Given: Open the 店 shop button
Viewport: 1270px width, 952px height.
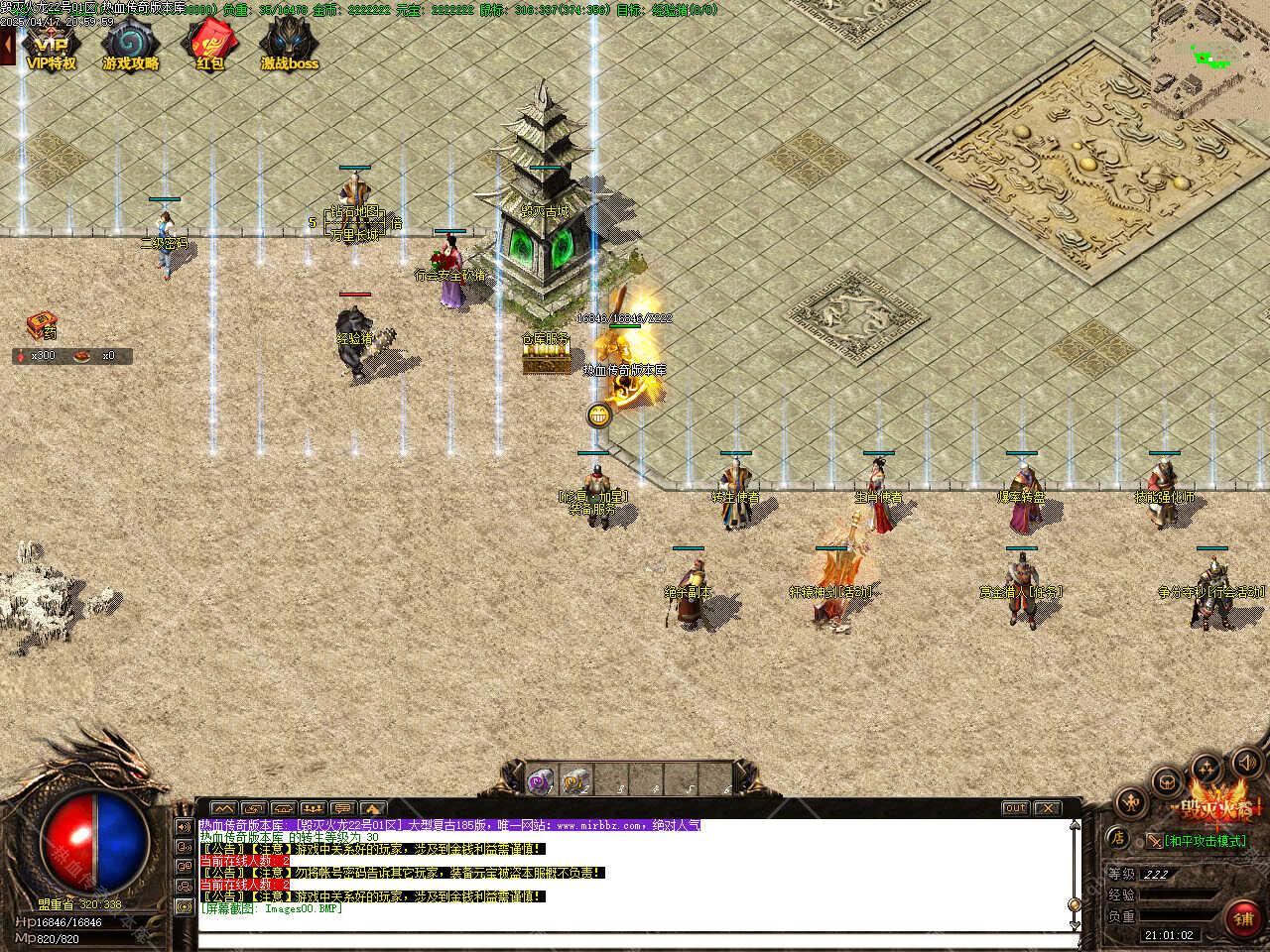Looking at the screenshot, I should pyautogui.click(x=1117, y=838).
